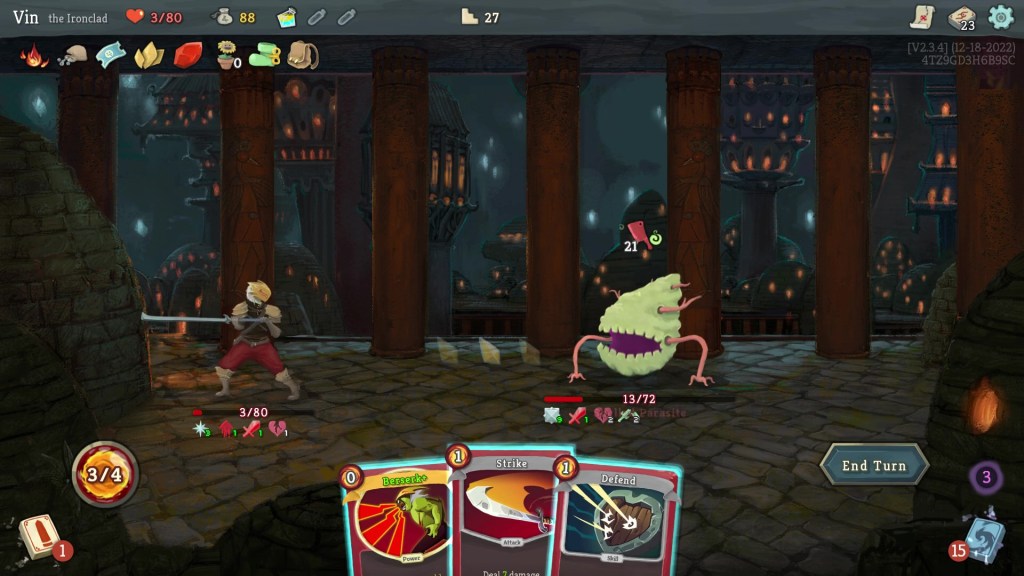Image resolution: width=1024 pixels, height=576 pixels.
Task: Open the draw pile
Action: coord(40,535)
